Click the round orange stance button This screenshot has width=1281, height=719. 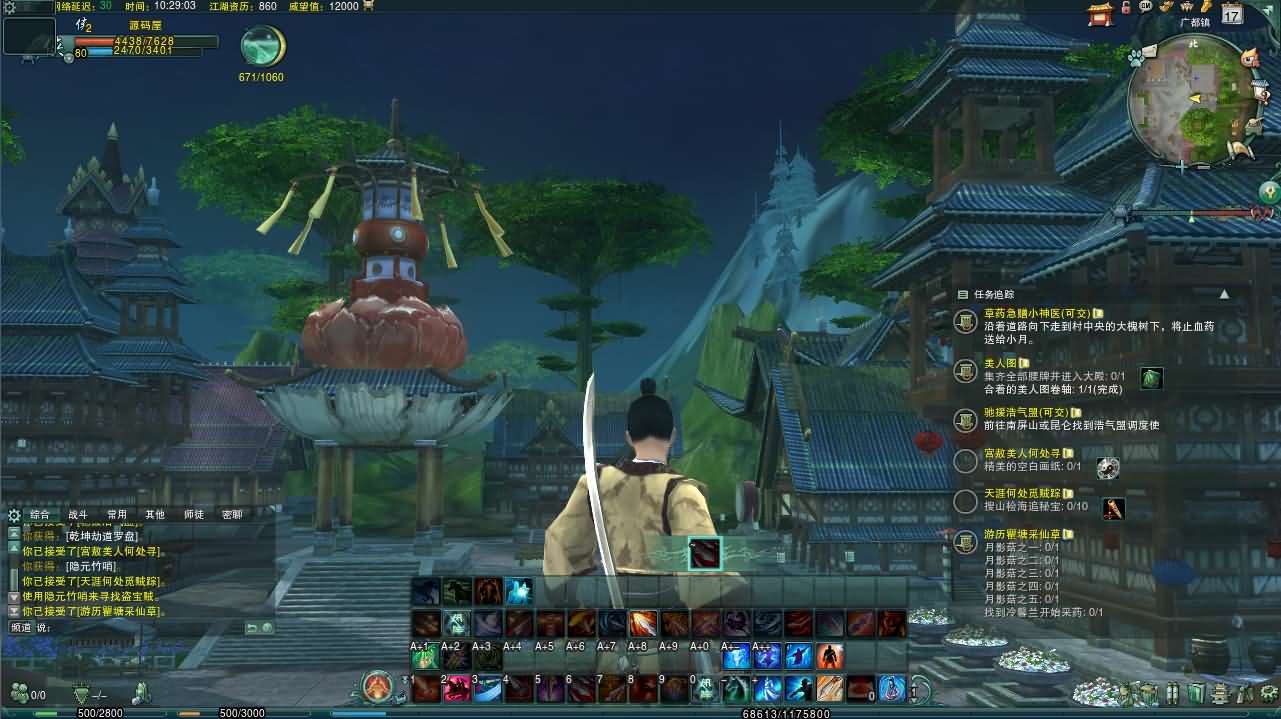(377, 687)
